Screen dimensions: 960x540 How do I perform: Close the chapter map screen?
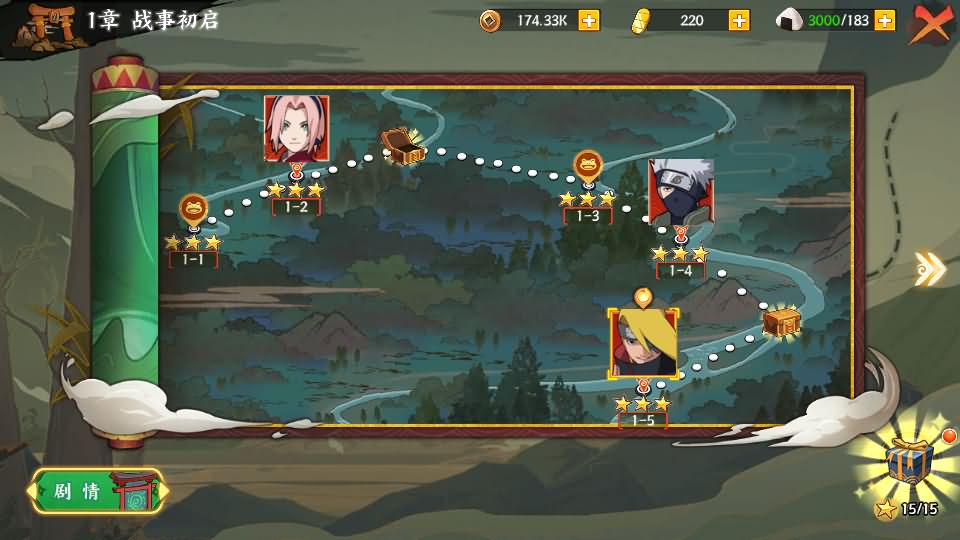tap(931, 23)
